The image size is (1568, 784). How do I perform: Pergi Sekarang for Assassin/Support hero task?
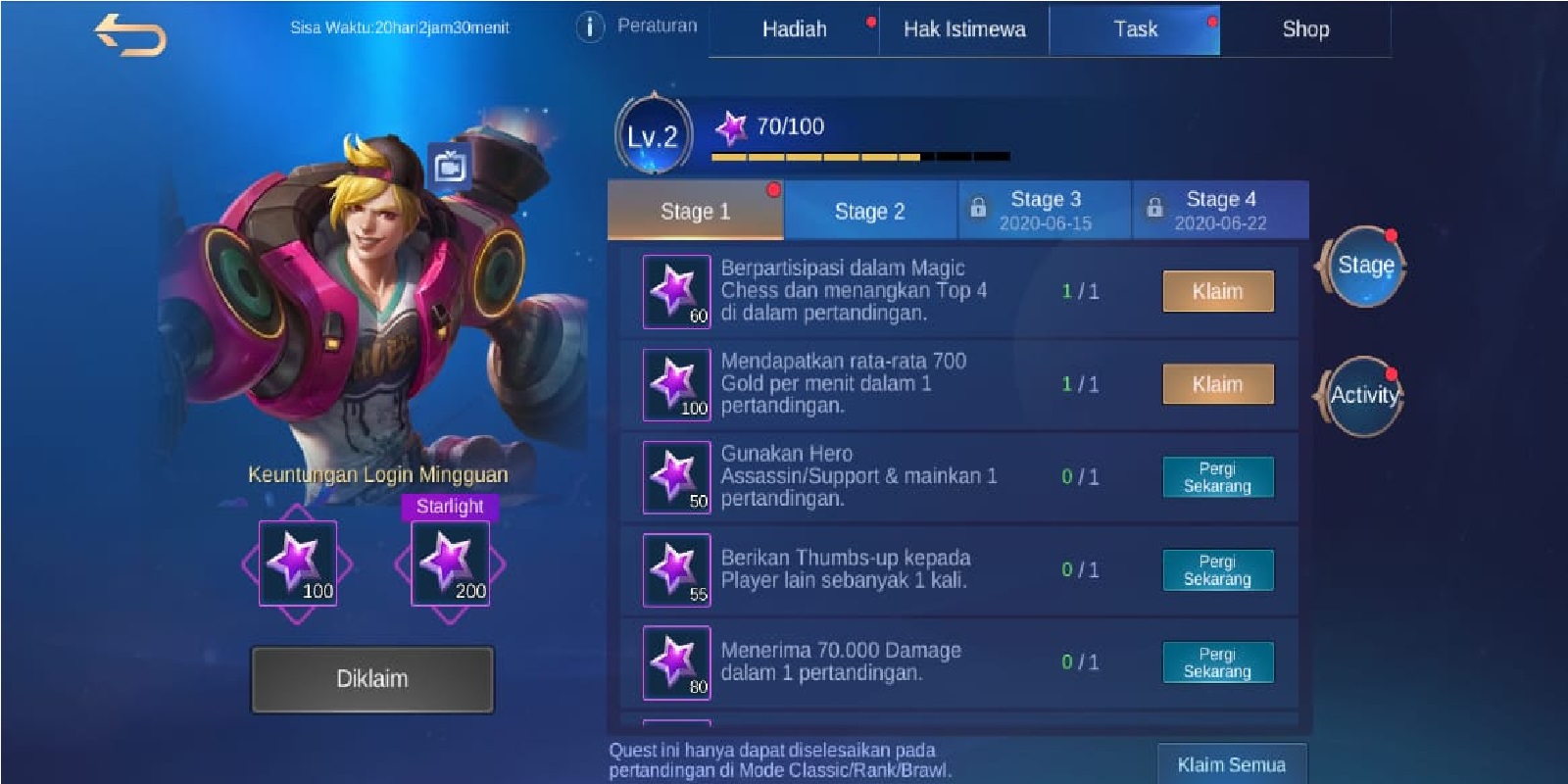click(x=1217, y=477)
